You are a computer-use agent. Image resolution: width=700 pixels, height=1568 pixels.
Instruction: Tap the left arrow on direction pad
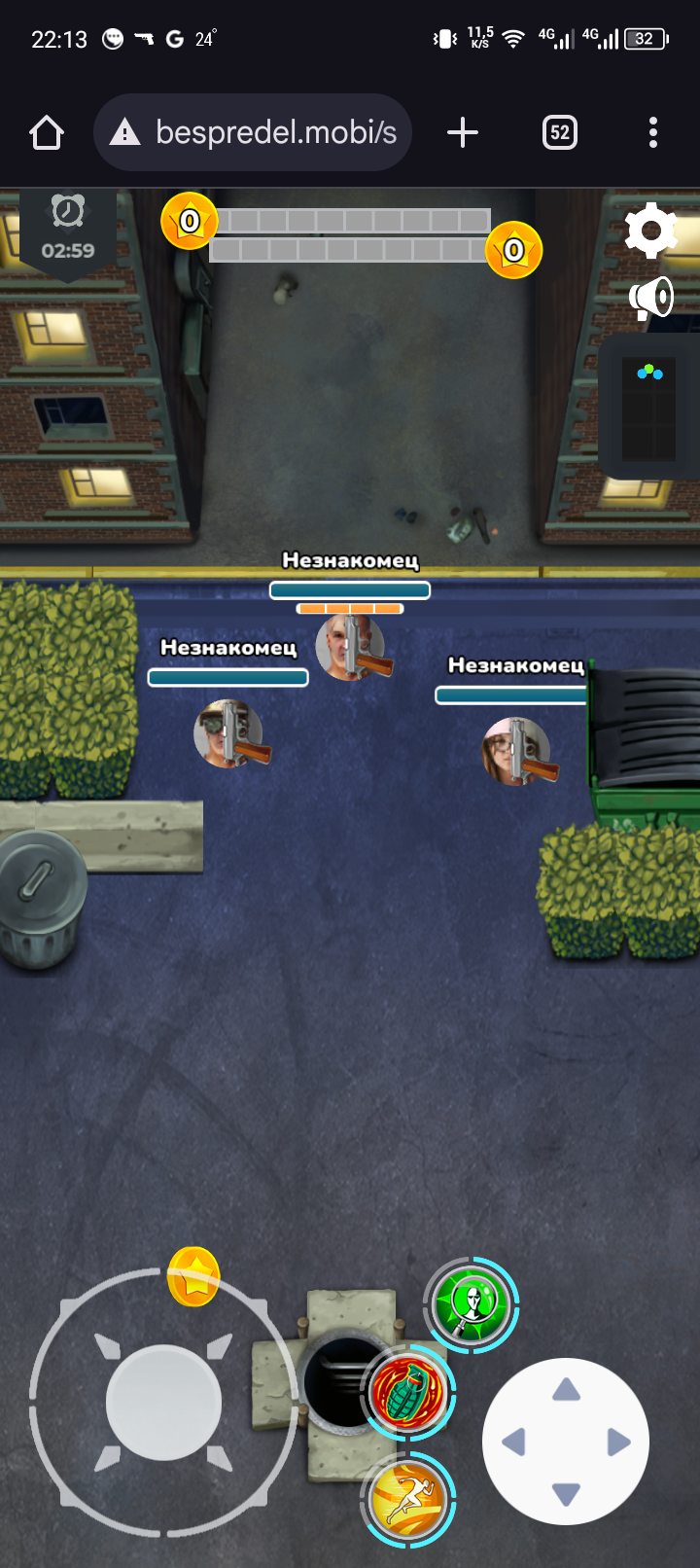pos(513,1442)
